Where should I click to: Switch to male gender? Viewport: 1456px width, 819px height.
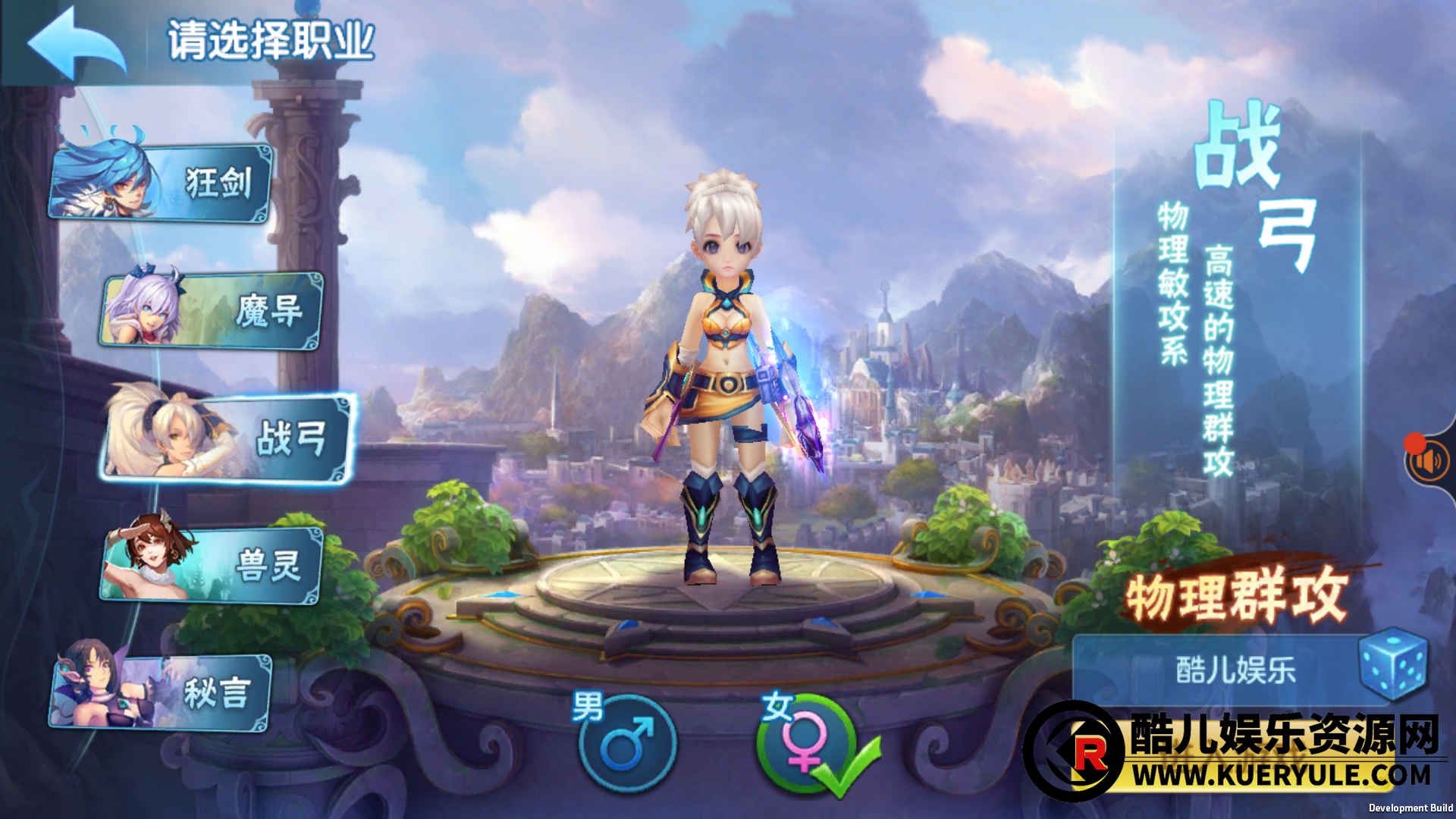626,743
